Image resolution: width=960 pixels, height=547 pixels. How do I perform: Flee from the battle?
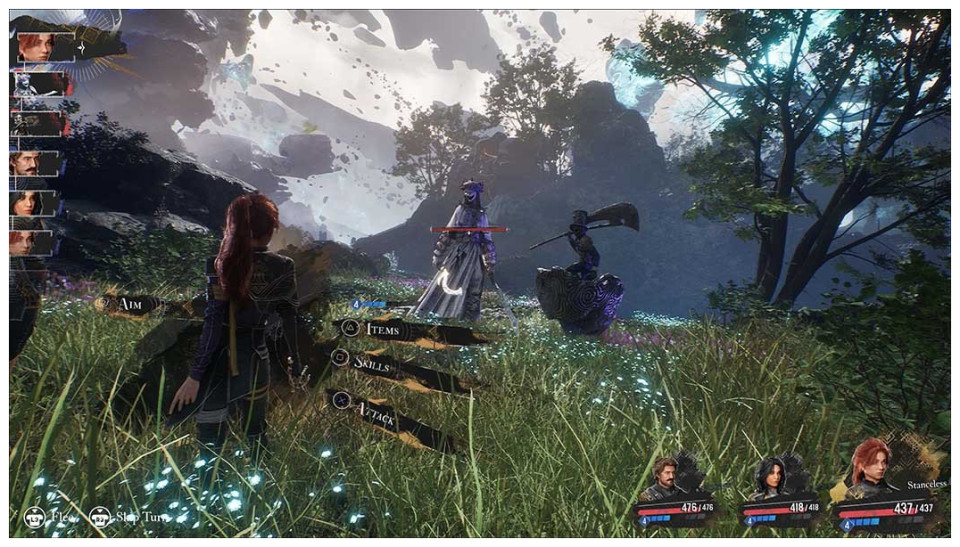[50, 518]
